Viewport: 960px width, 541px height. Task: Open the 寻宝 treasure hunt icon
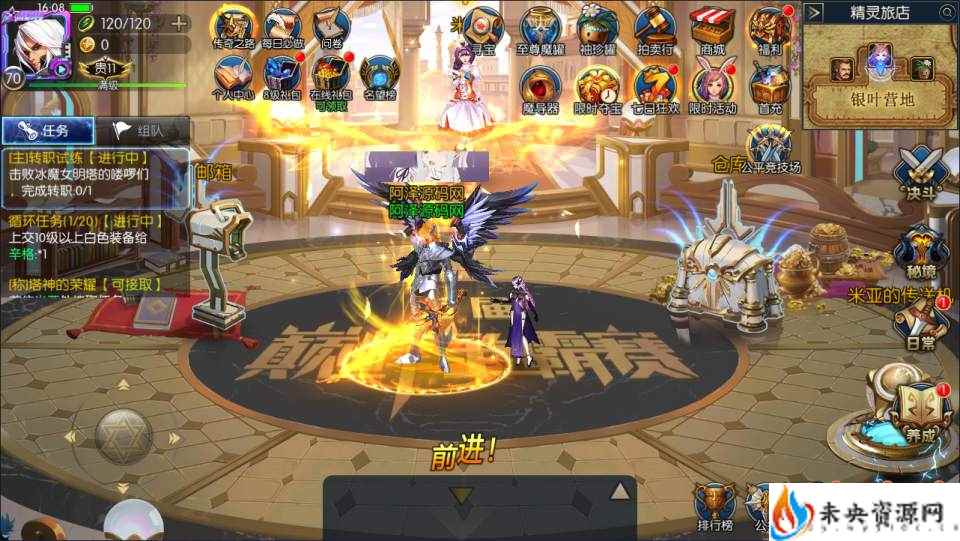[x=485, y=27]
